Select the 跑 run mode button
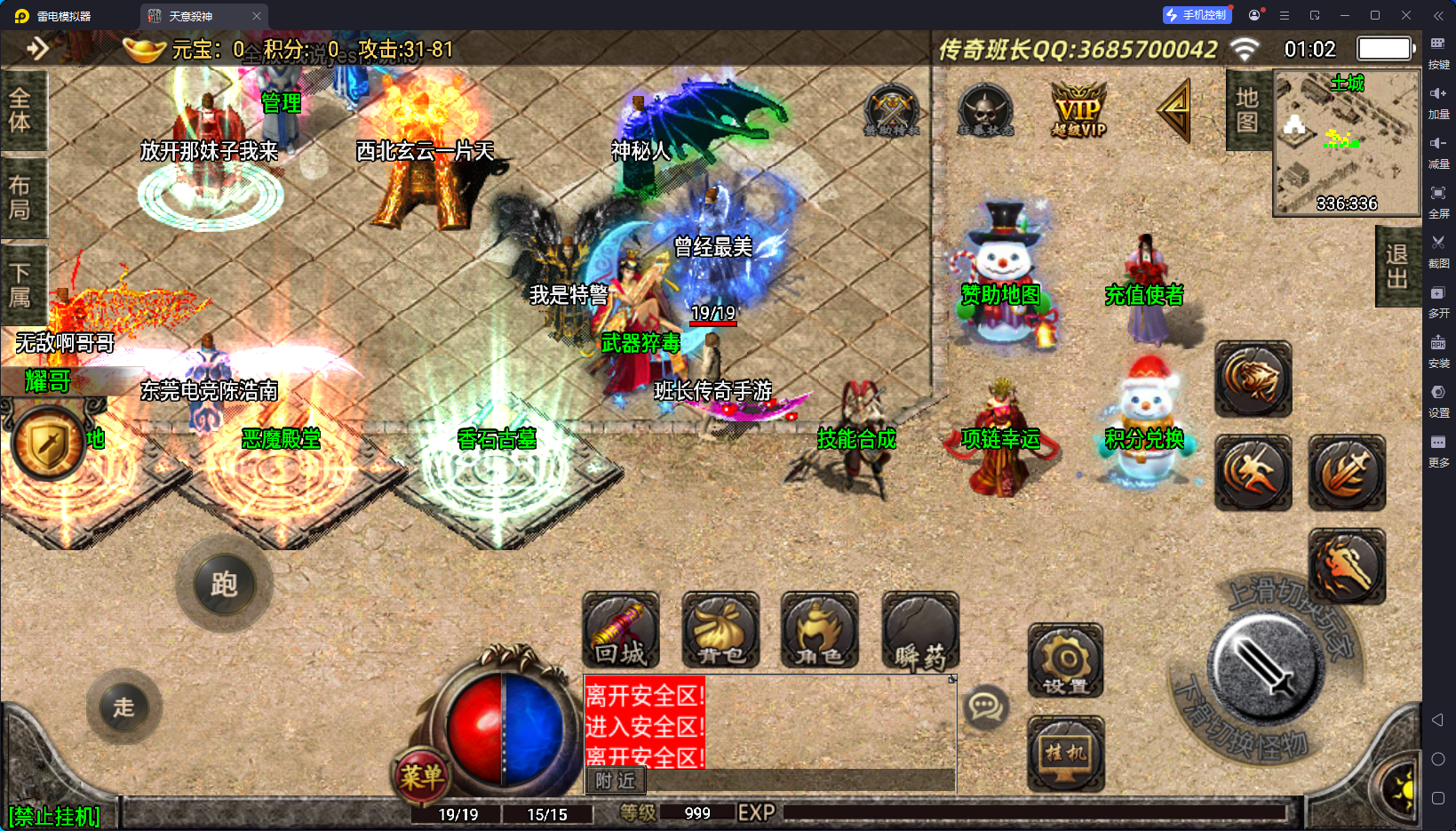The height and width of the screenshot is (831, 1456). pos(224,584)
